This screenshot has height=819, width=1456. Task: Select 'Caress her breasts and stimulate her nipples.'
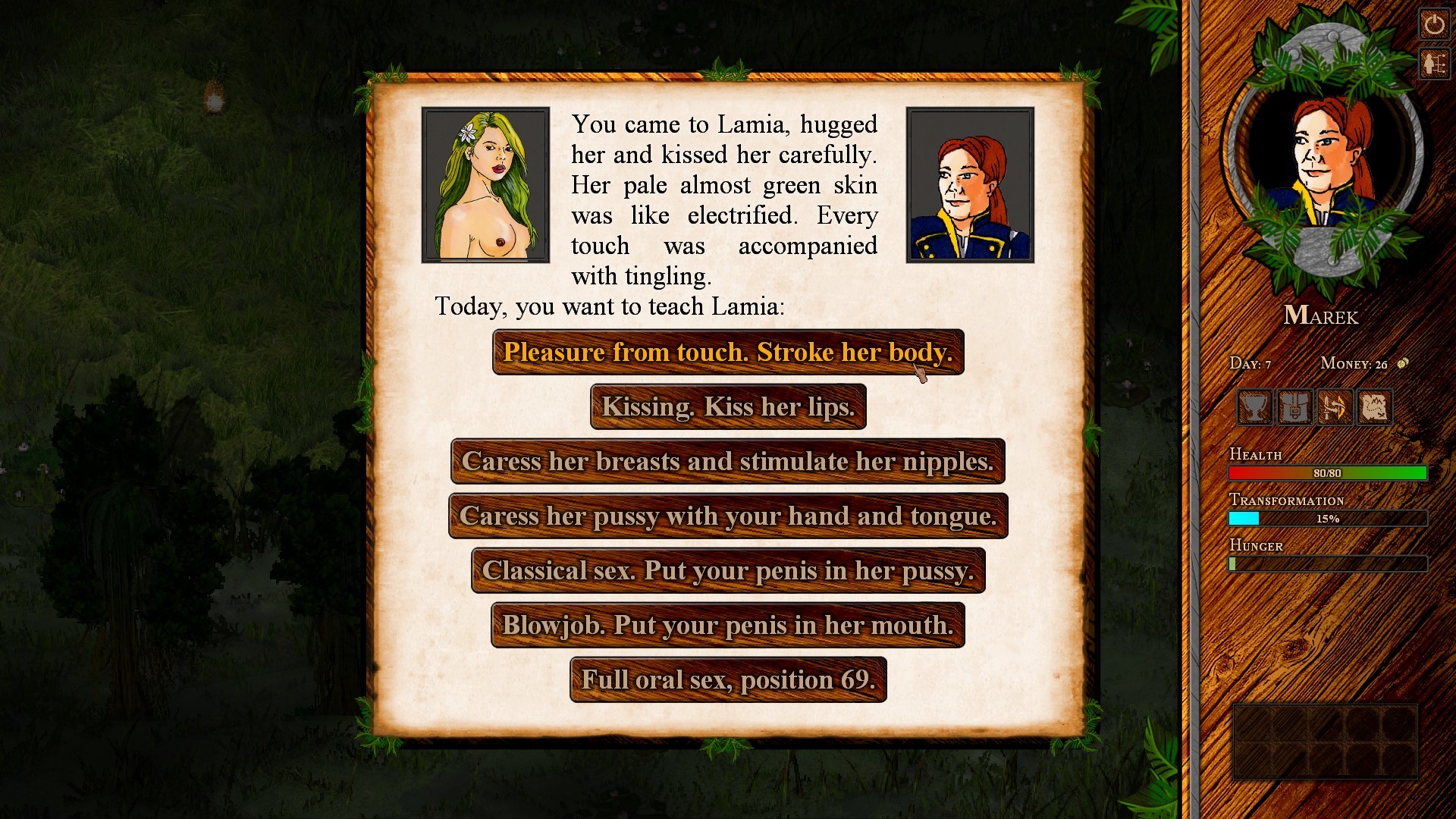728,461
